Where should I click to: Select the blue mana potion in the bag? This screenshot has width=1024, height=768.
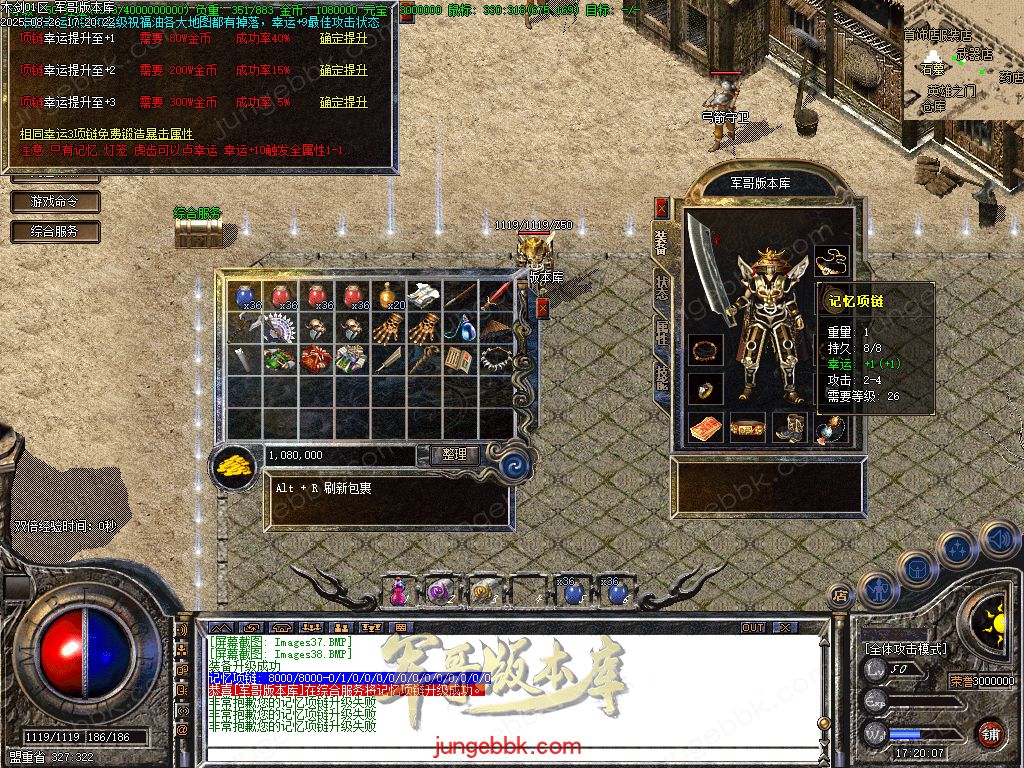point(245,296)
